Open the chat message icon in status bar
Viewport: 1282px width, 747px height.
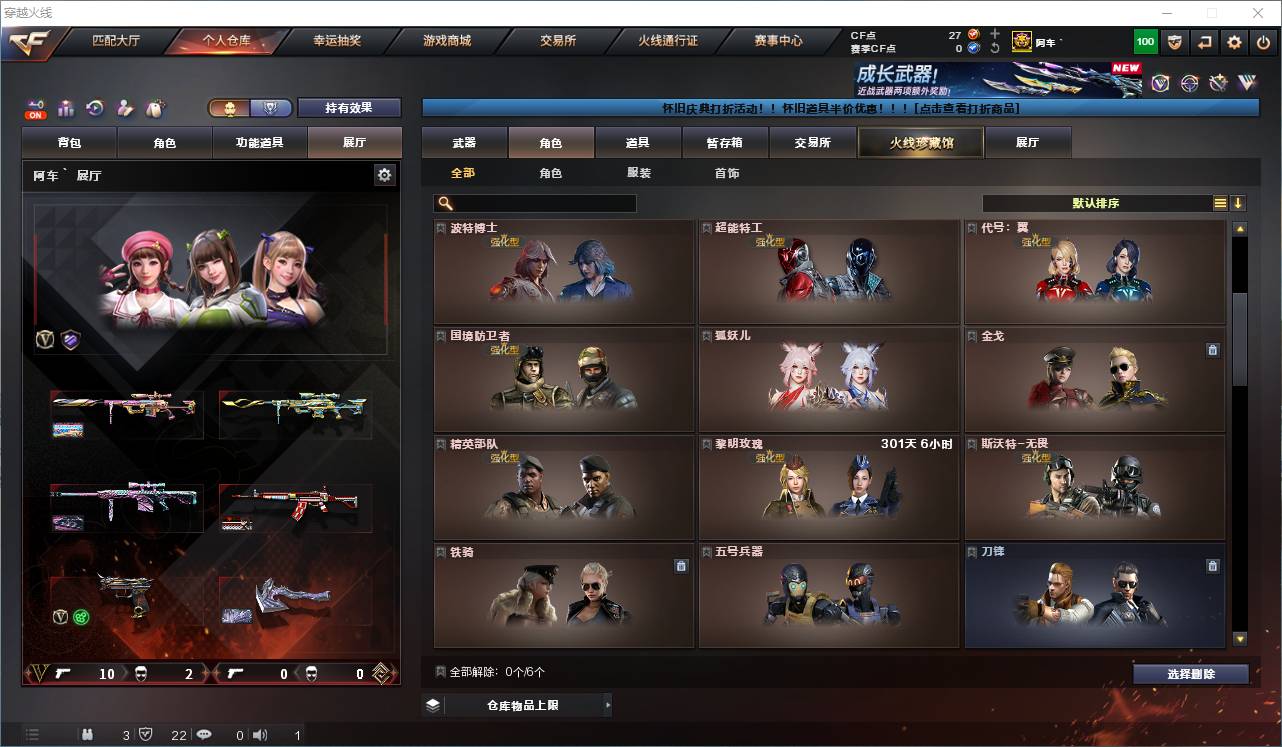pos(203,734)
